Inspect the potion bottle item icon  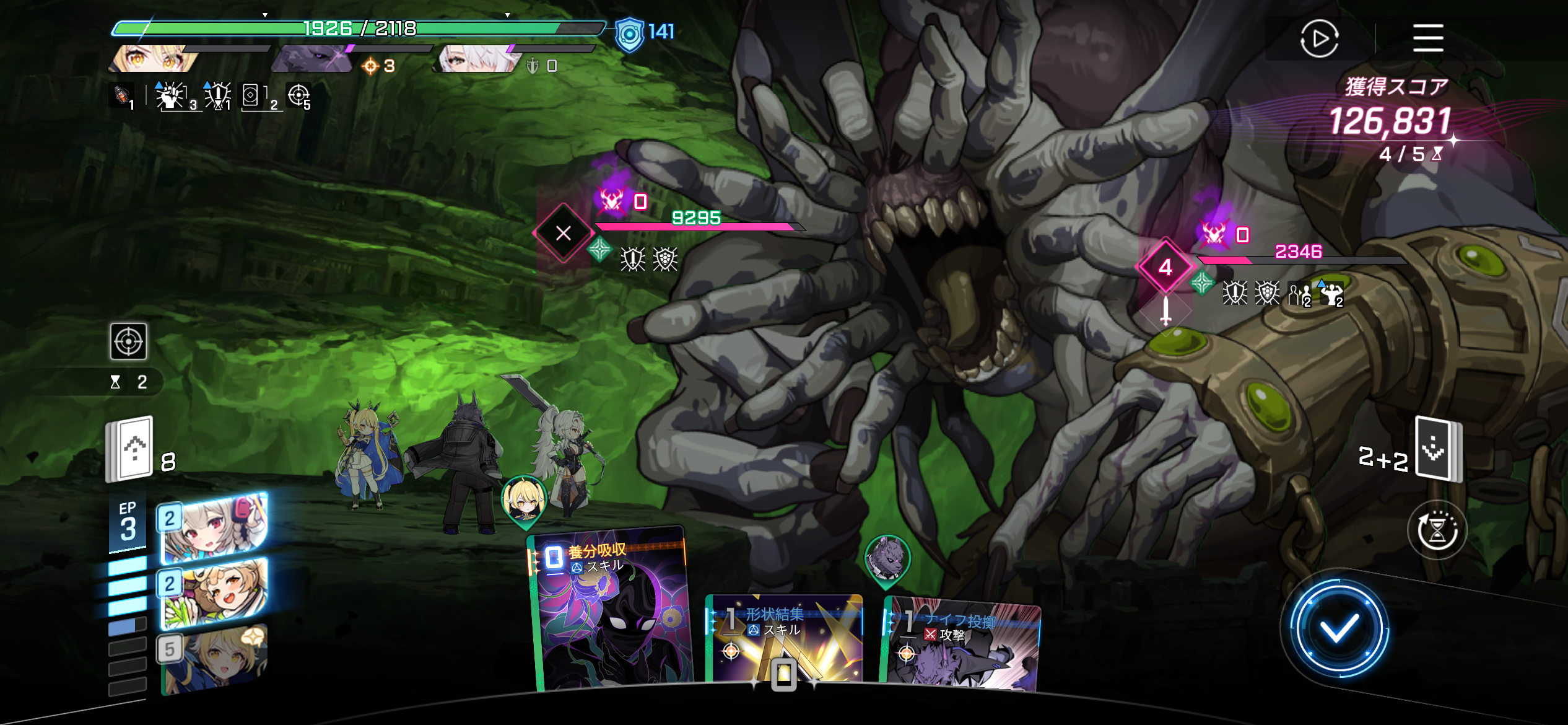pos(122,96)
